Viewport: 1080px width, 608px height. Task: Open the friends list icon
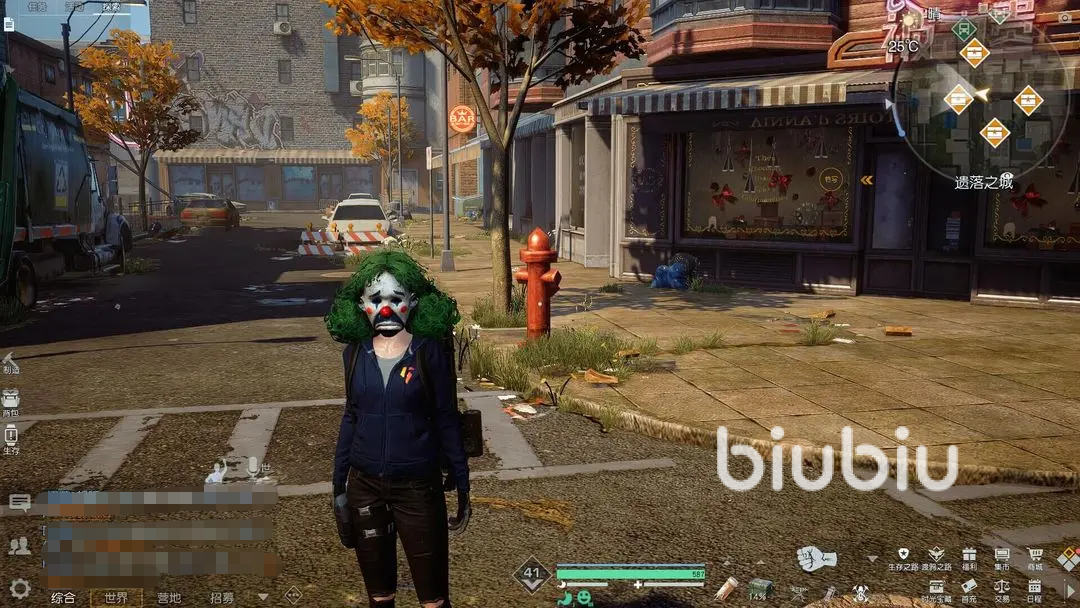pyautogui.click(x=19, y=546)
